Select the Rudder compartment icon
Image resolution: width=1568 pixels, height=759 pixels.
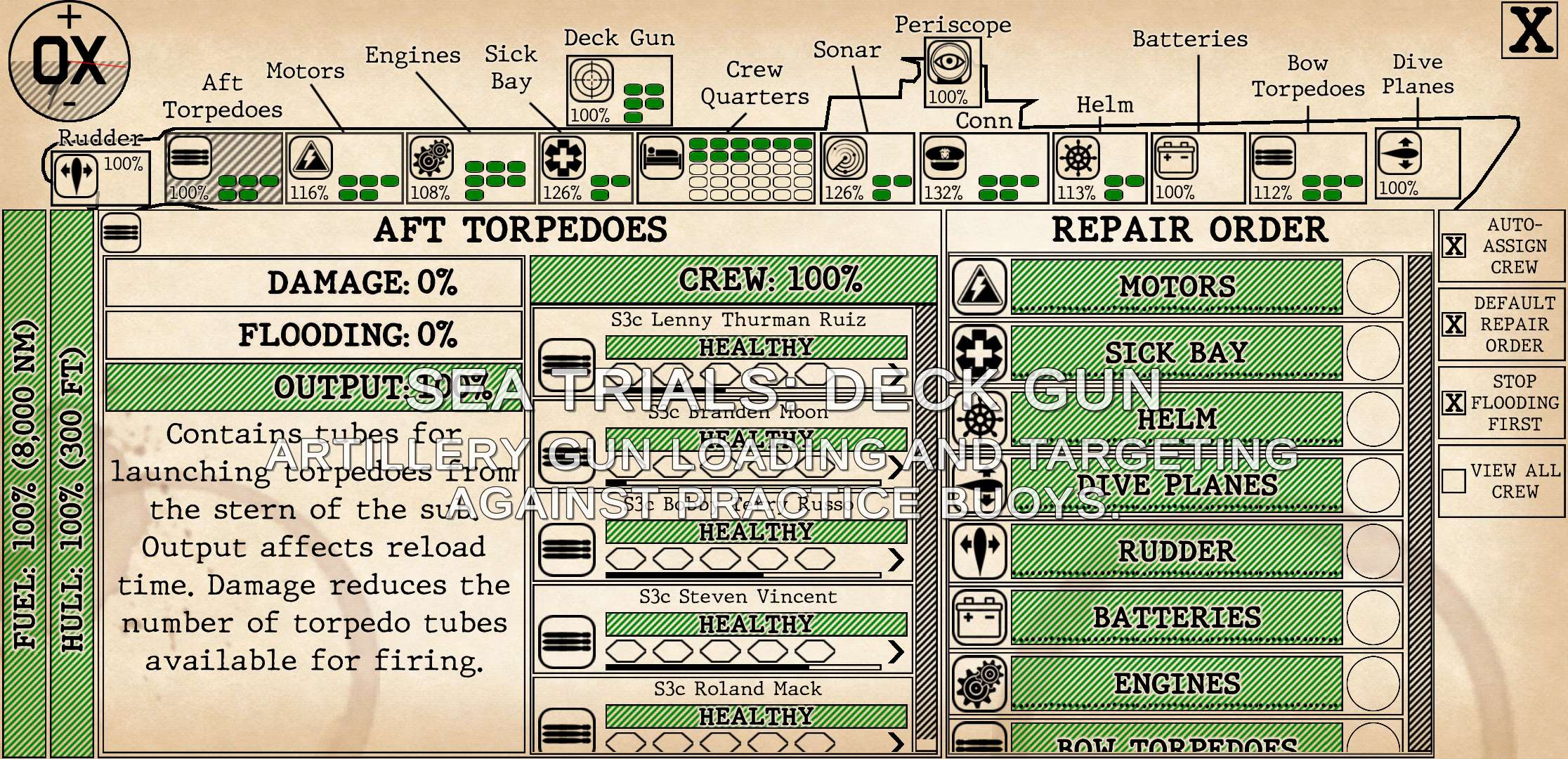point(75,174)
